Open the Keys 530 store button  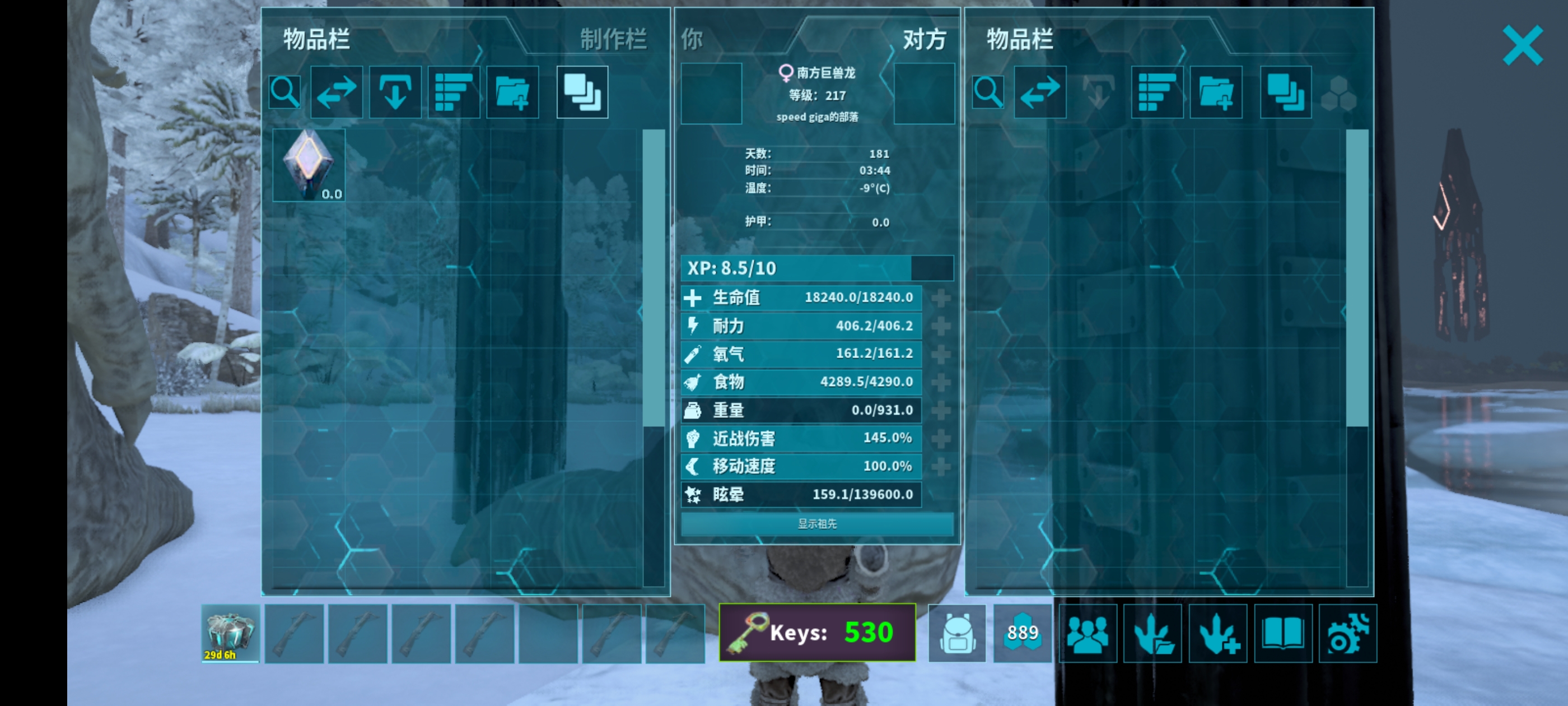pyautogui.click(x=817, y=632)
